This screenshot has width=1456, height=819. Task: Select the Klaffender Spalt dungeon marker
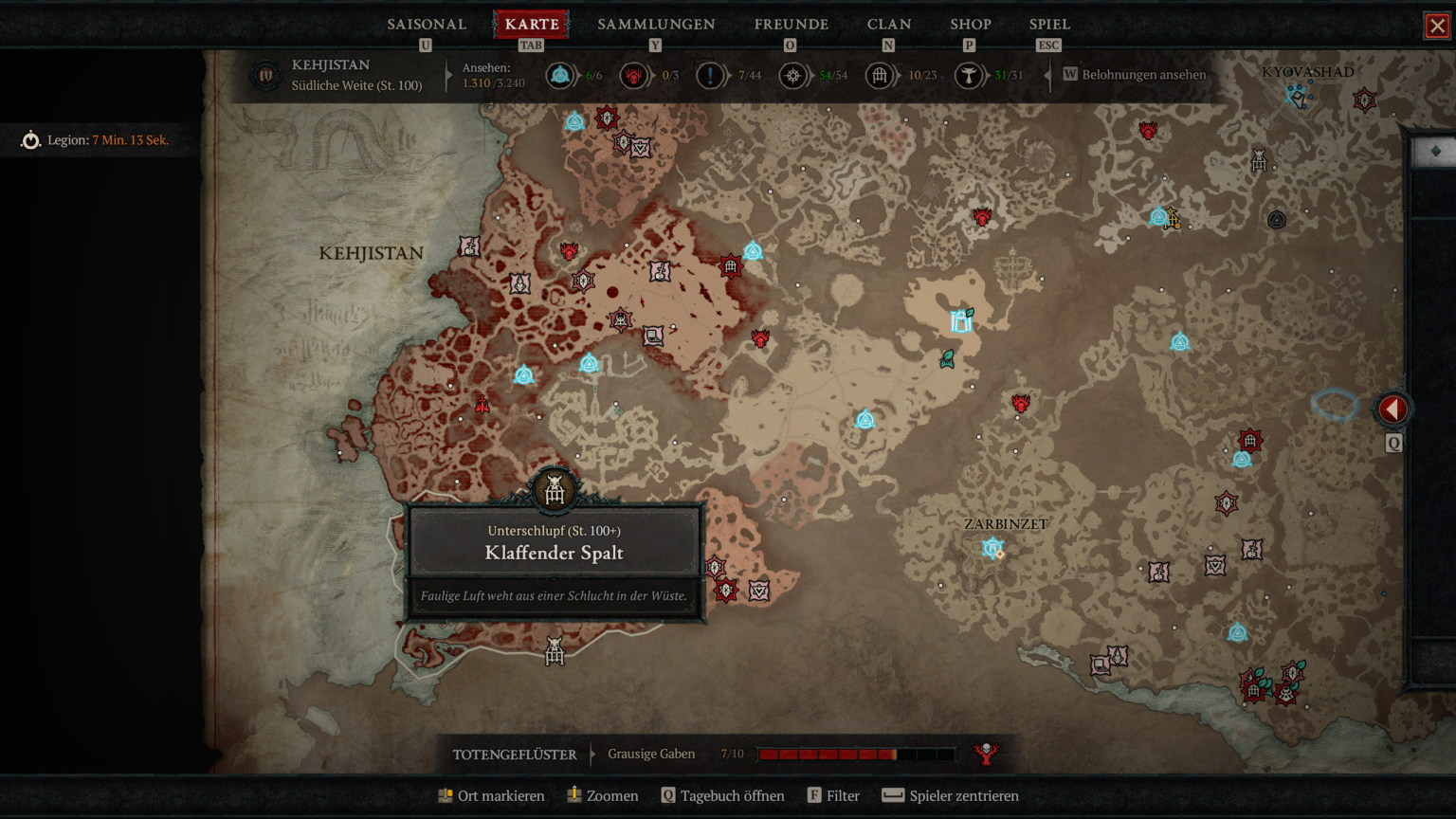(555, 490)
